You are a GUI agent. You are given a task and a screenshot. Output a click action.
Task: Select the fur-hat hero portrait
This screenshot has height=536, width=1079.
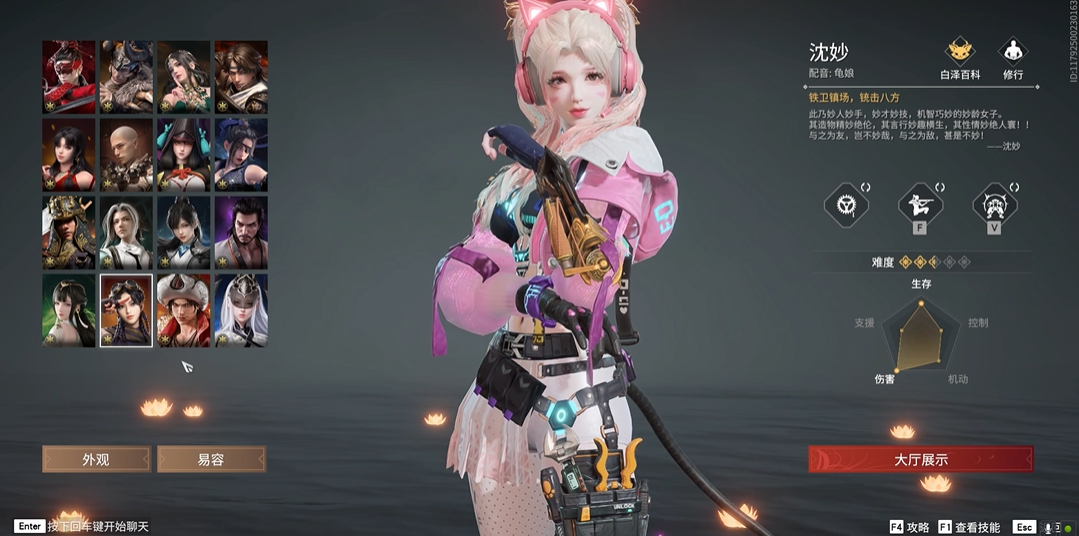[184, 310]
